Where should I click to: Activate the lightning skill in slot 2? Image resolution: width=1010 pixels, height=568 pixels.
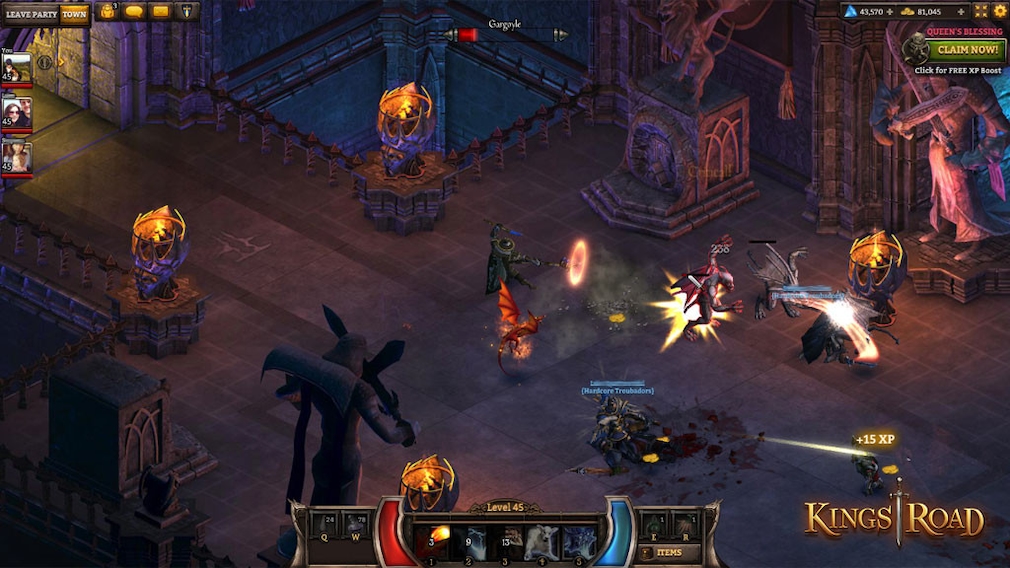pos(468,542)
